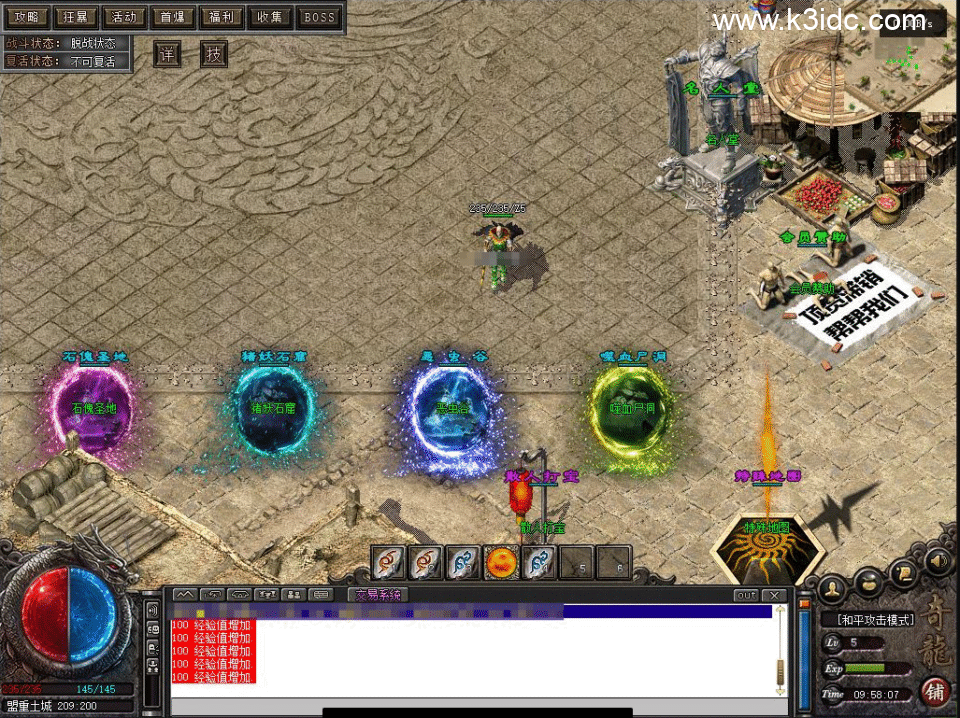
Task: Open the 攻略 guide menu
Action: (26, 17)
